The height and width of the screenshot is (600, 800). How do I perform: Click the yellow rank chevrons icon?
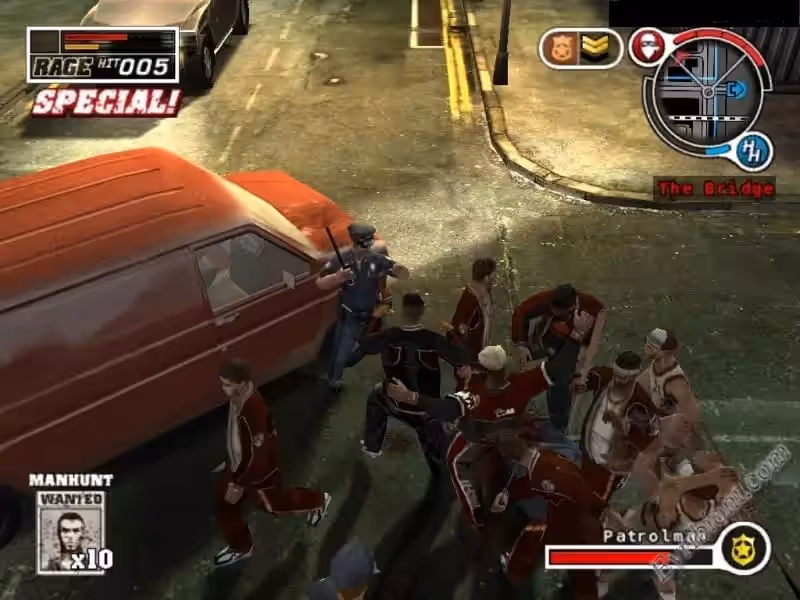pyautogui.click(x=597, y=48)
